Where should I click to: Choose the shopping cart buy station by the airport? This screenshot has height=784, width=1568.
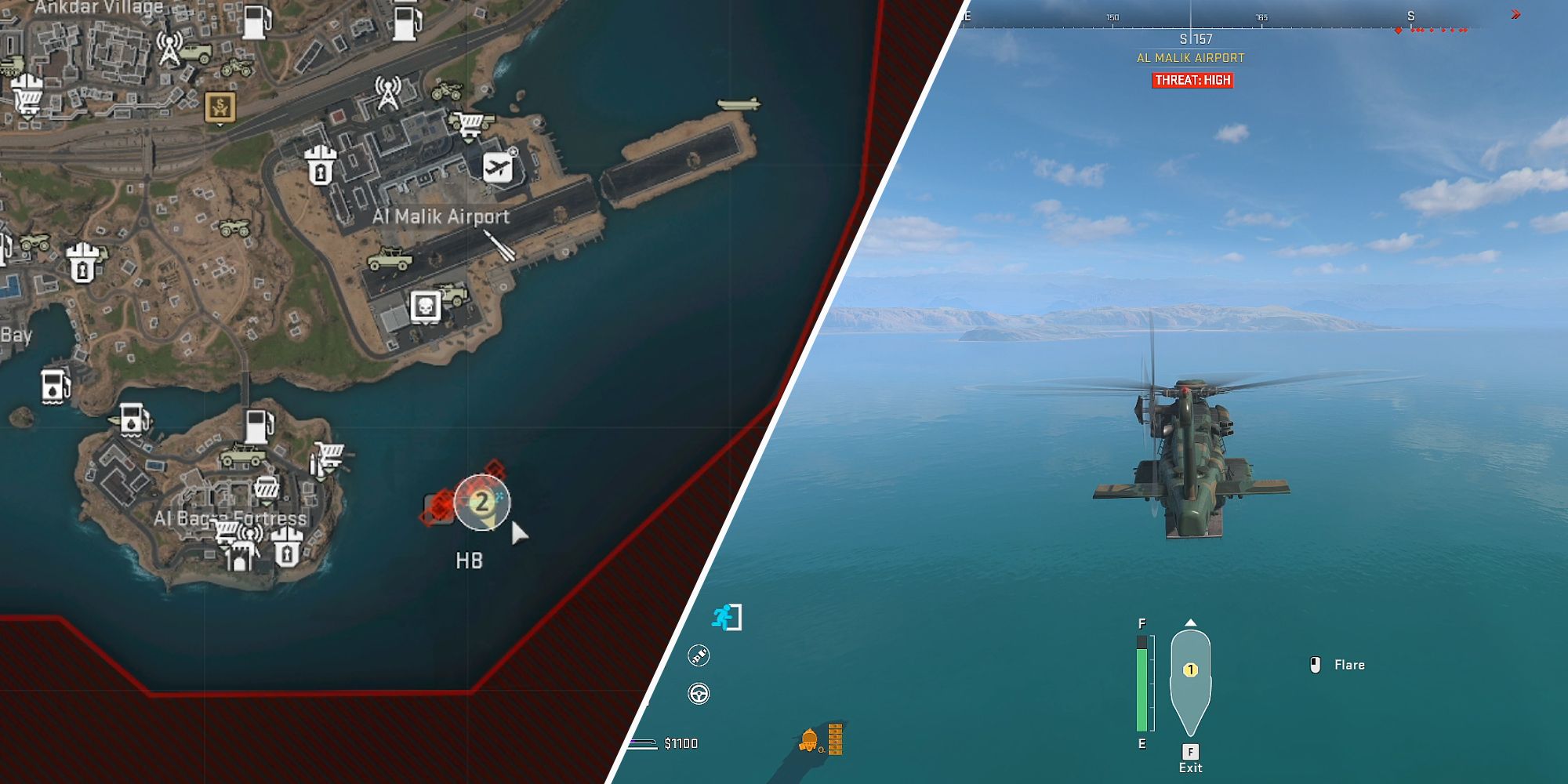pos(470,123)
